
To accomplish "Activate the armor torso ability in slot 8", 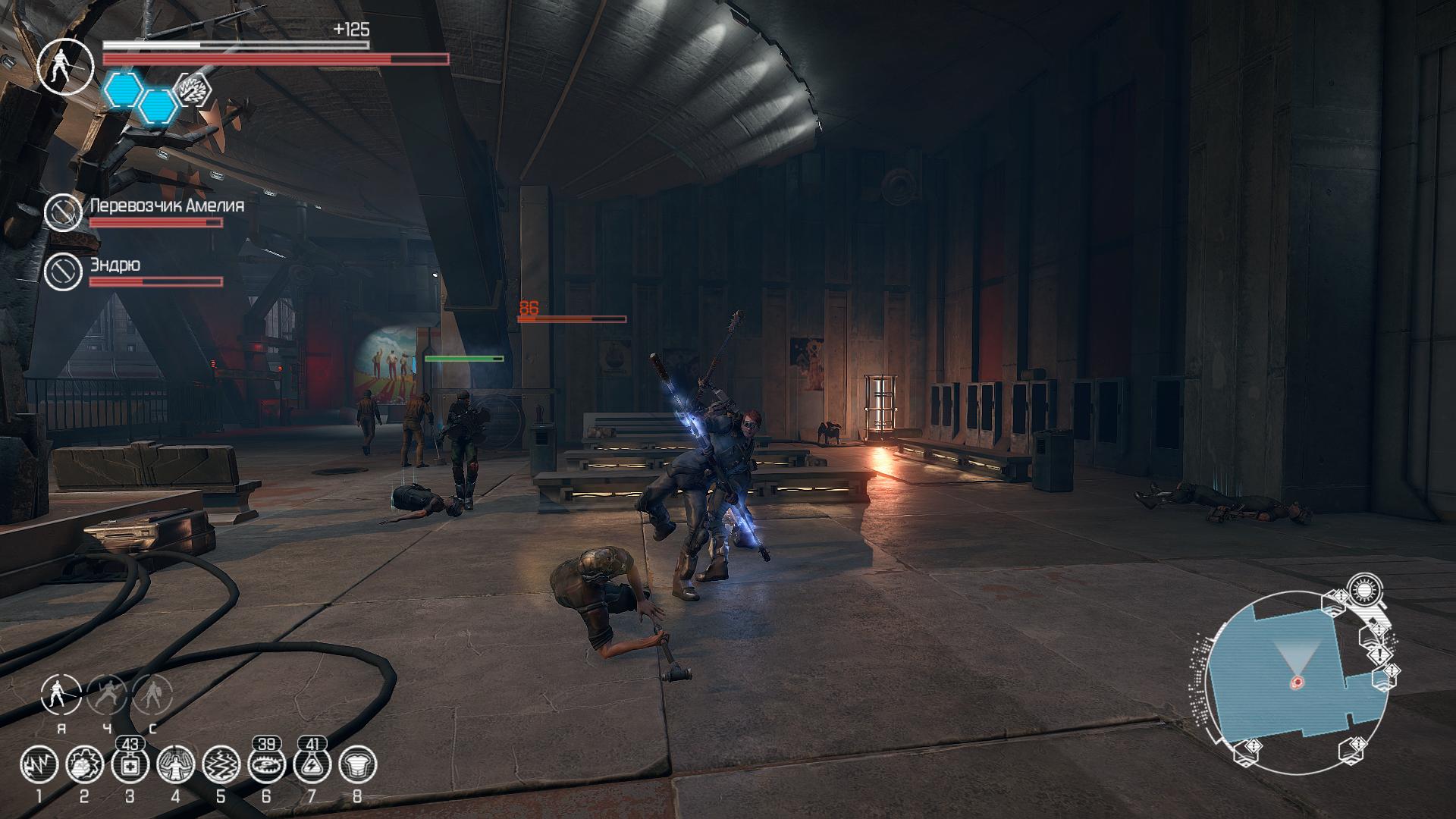I will coord(357,766).
